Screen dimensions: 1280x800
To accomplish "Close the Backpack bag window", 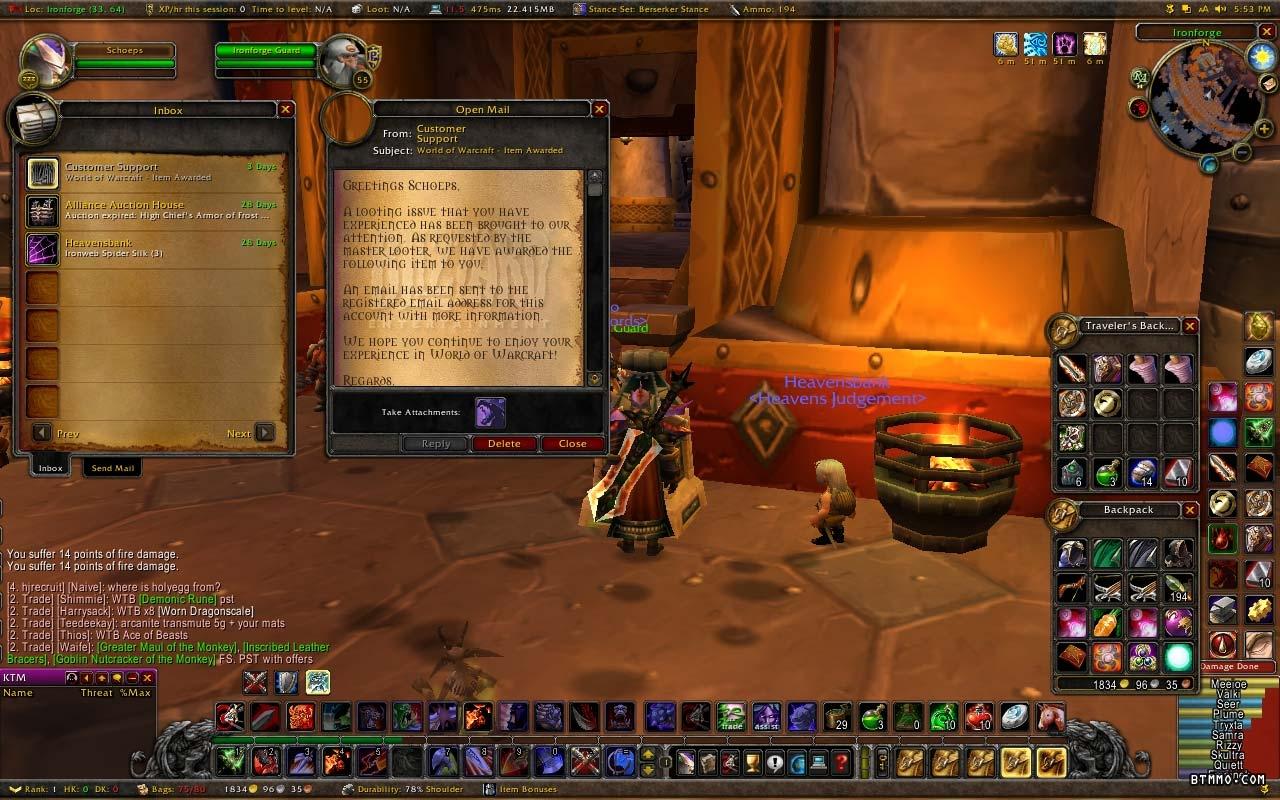I will tap(1190, 510).
